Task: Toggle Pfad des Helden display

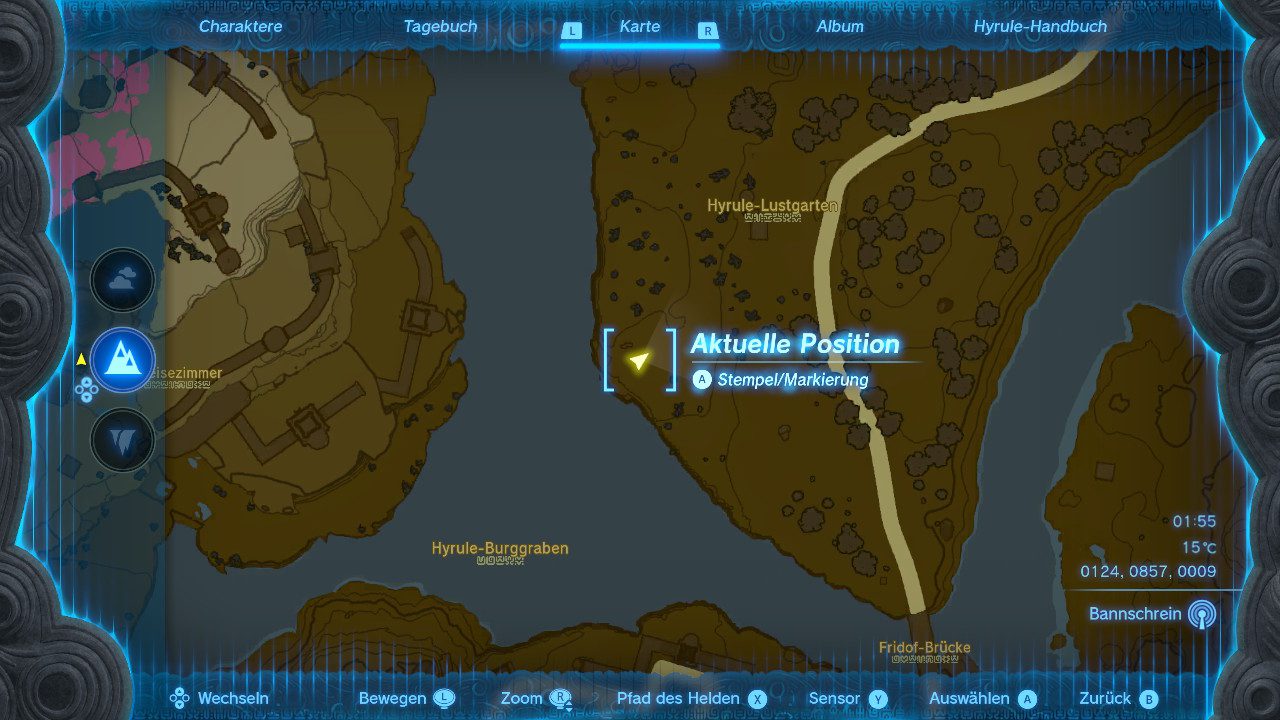Action: [x=691, y=699]
